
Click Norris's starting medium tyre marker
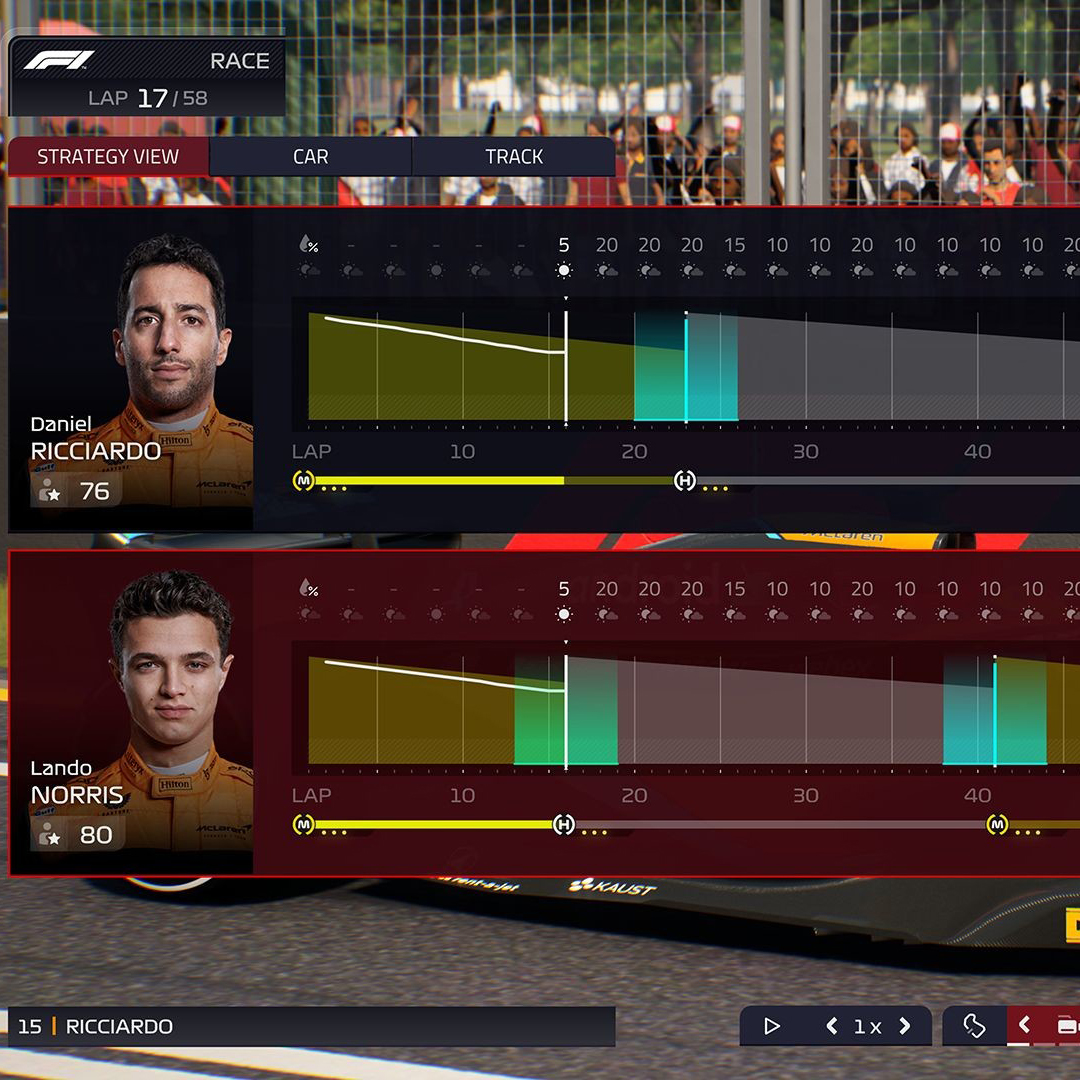(304, 825)
